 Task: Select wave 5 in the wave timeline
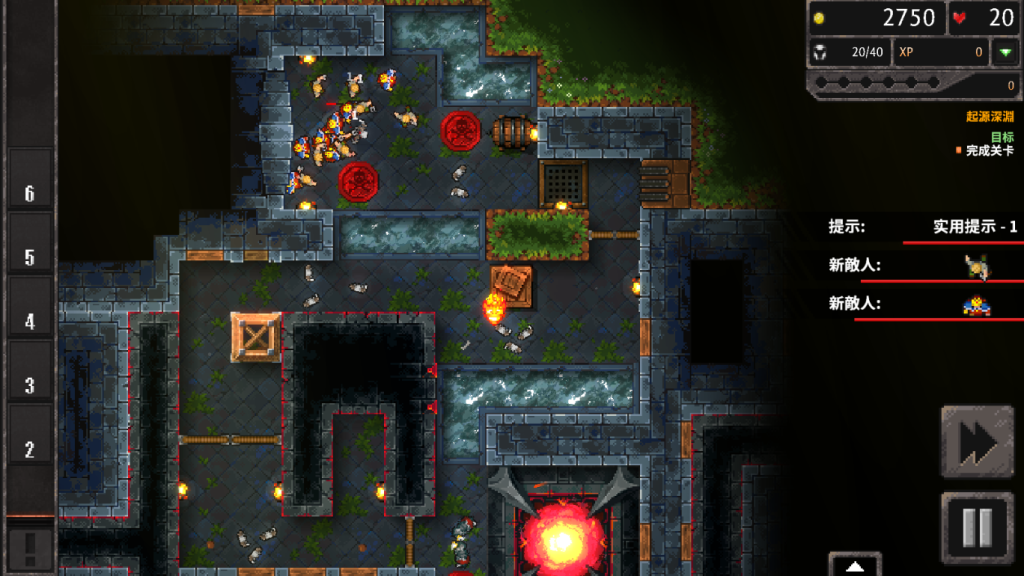[x=30, y=257]
